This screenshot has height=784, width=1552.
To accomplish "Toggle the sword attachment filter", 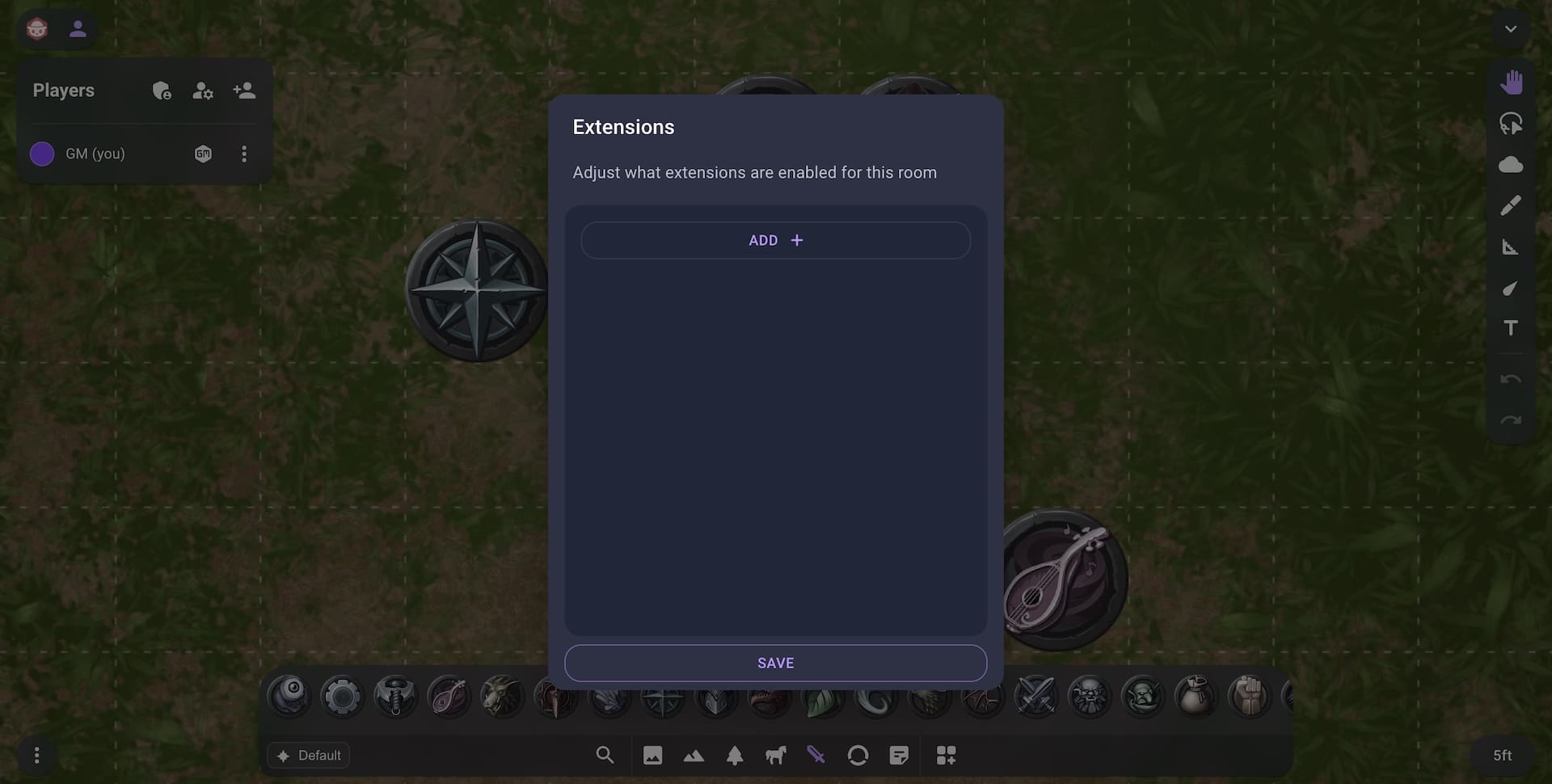I will click(x=816, y=755).
